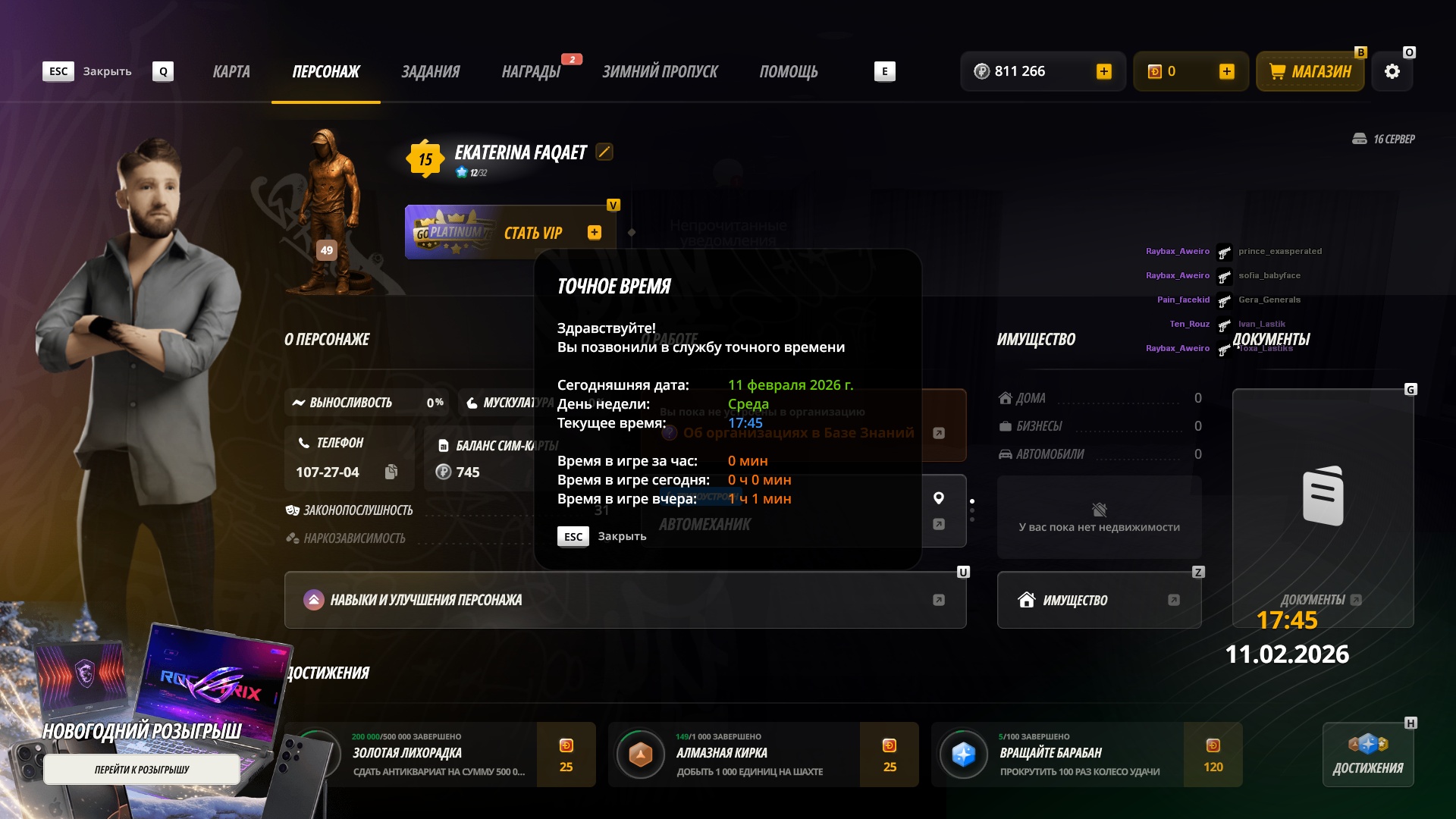This screenshot has width=1456, height=819.
Task: Open the ЗИМНИЙ ПРОПУСК tab
Action: (x=660, y=72)
